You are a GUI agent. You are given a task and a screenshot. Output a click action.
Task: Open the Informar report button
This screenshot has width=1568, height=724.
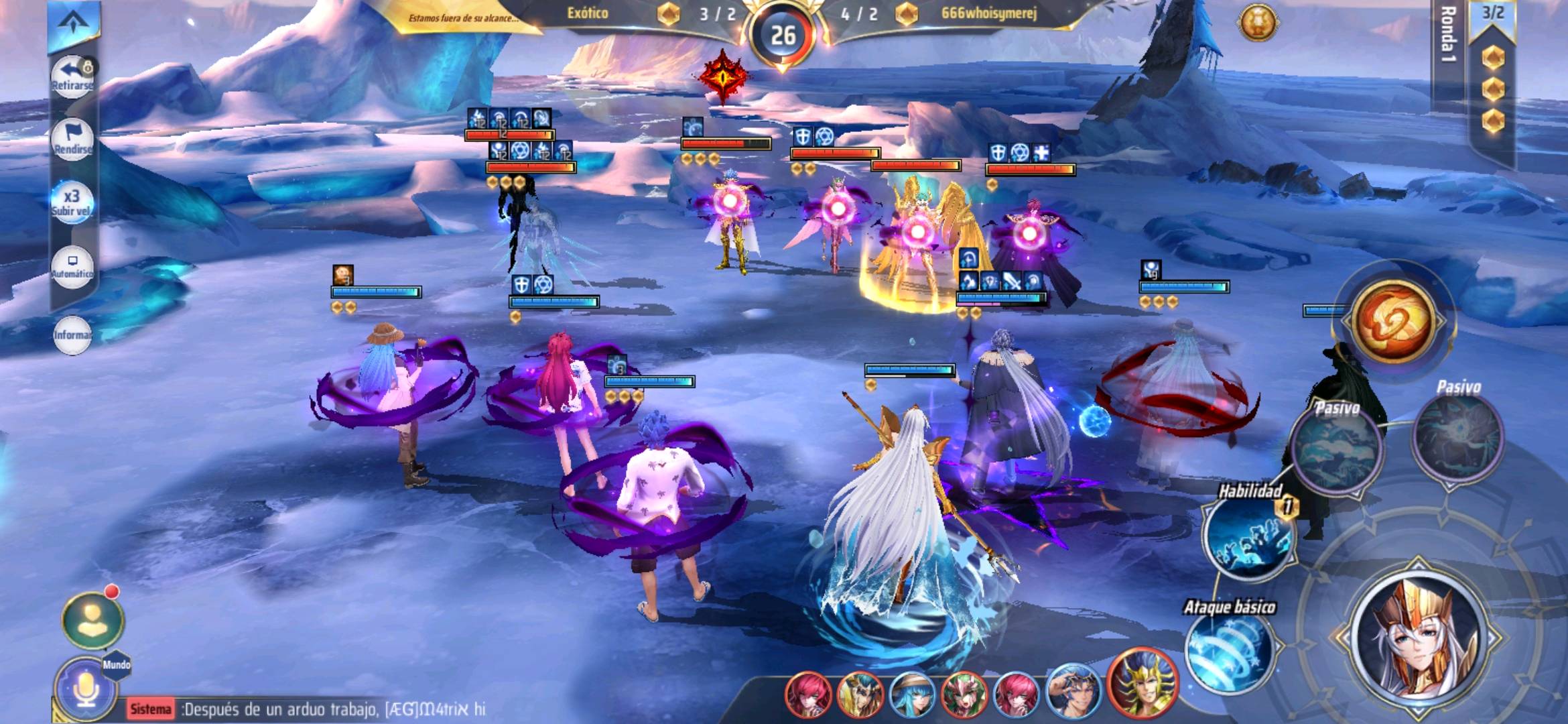[72, 333]
